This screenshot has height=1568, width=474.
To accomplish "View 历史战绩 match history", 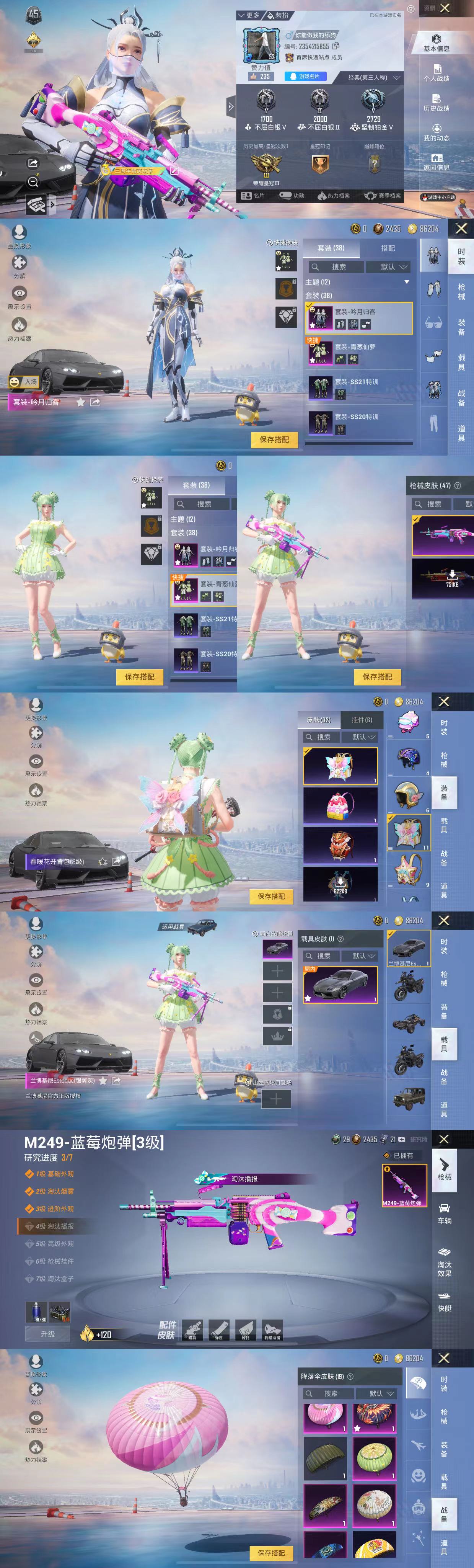I will [x=436, y=102].
